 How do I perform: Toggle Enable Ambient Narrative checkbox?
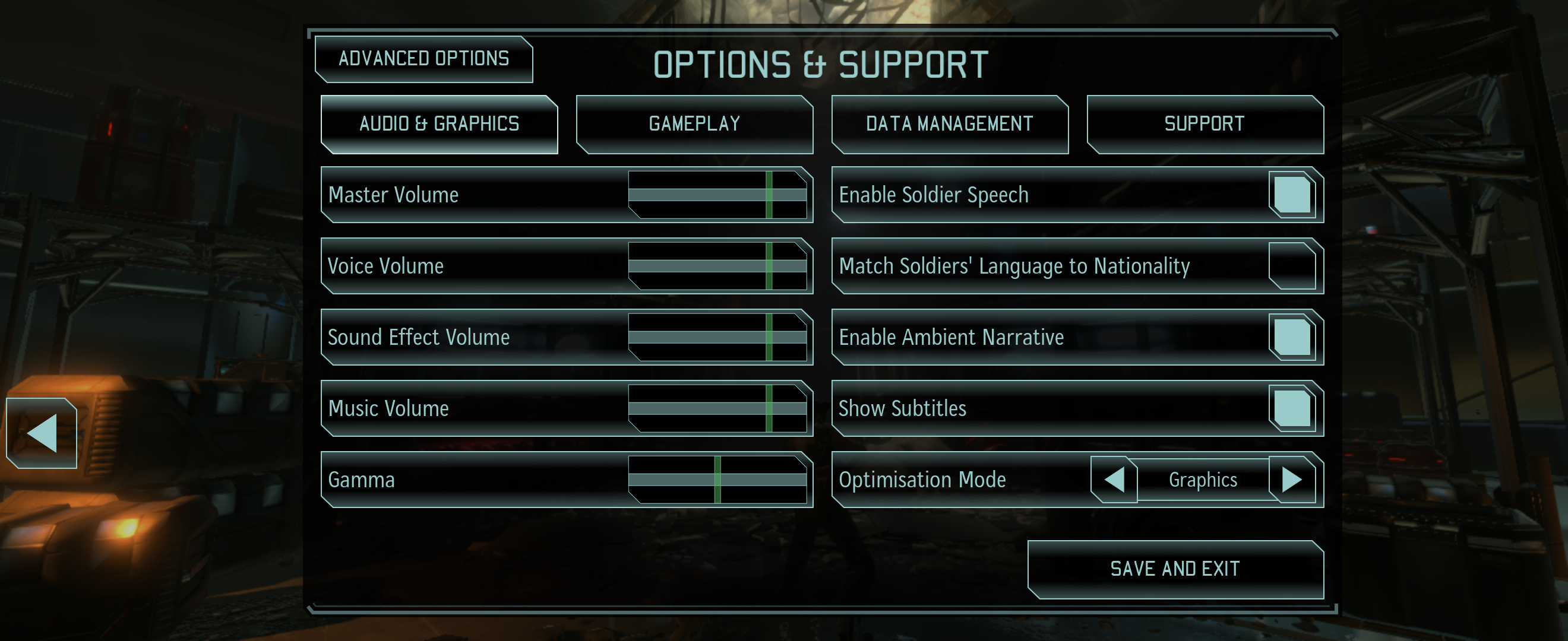click(x=1292, y=337)
